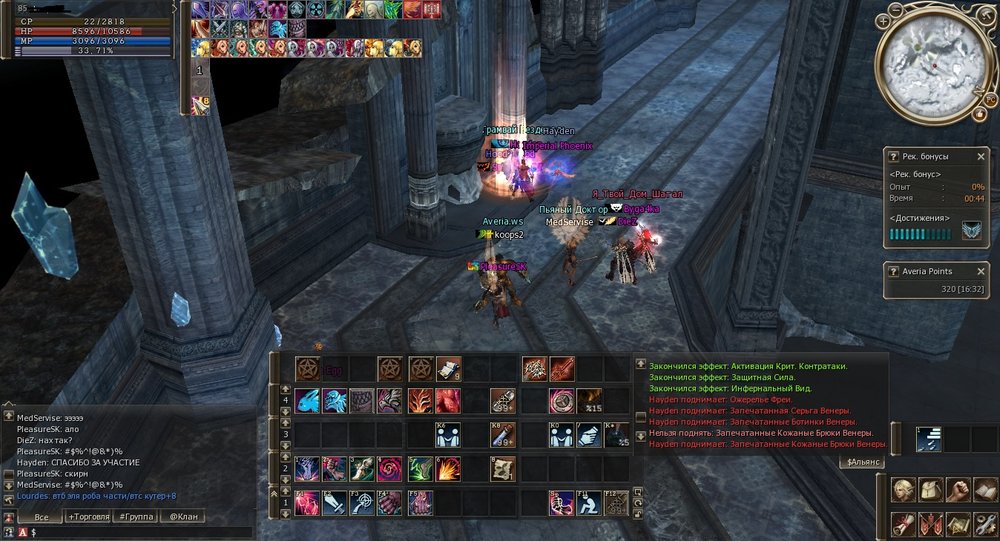
Task: Open the quest scroll icon
Action: [x=905, y=522]
